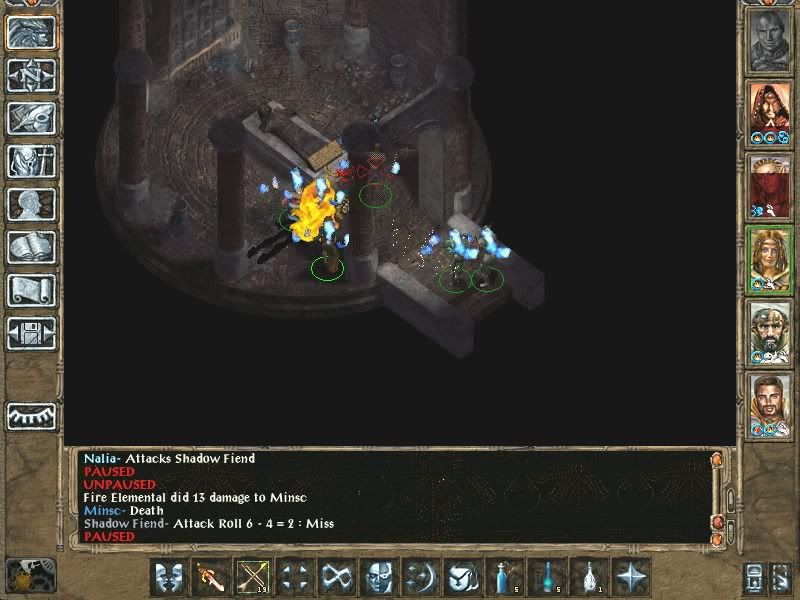Open the mage spellbook

click(x=31, y=247)
